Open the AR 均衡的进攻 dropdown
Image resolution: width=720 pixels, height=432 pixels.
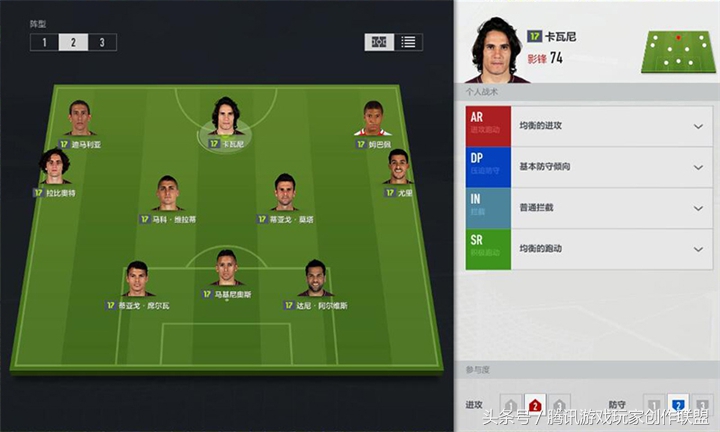coord(696,127)
